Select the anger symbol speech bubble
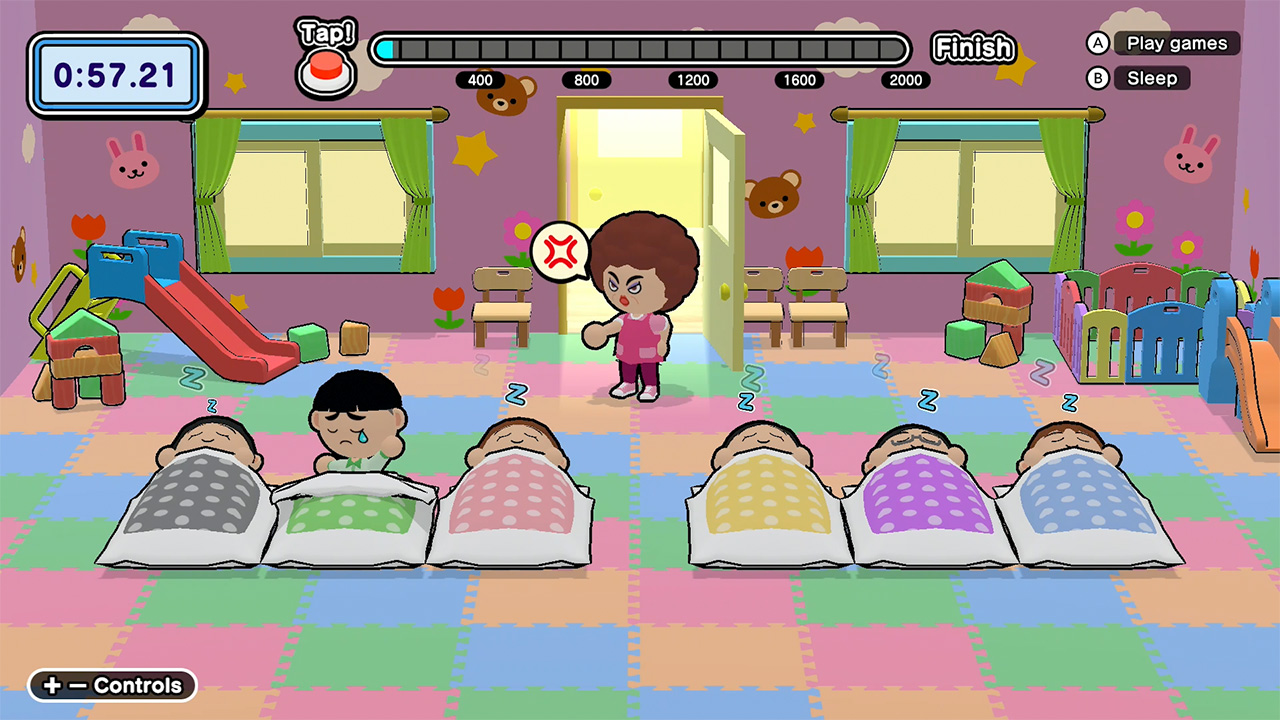This screenshot has height=720, width=1280. tap(560, 252)
